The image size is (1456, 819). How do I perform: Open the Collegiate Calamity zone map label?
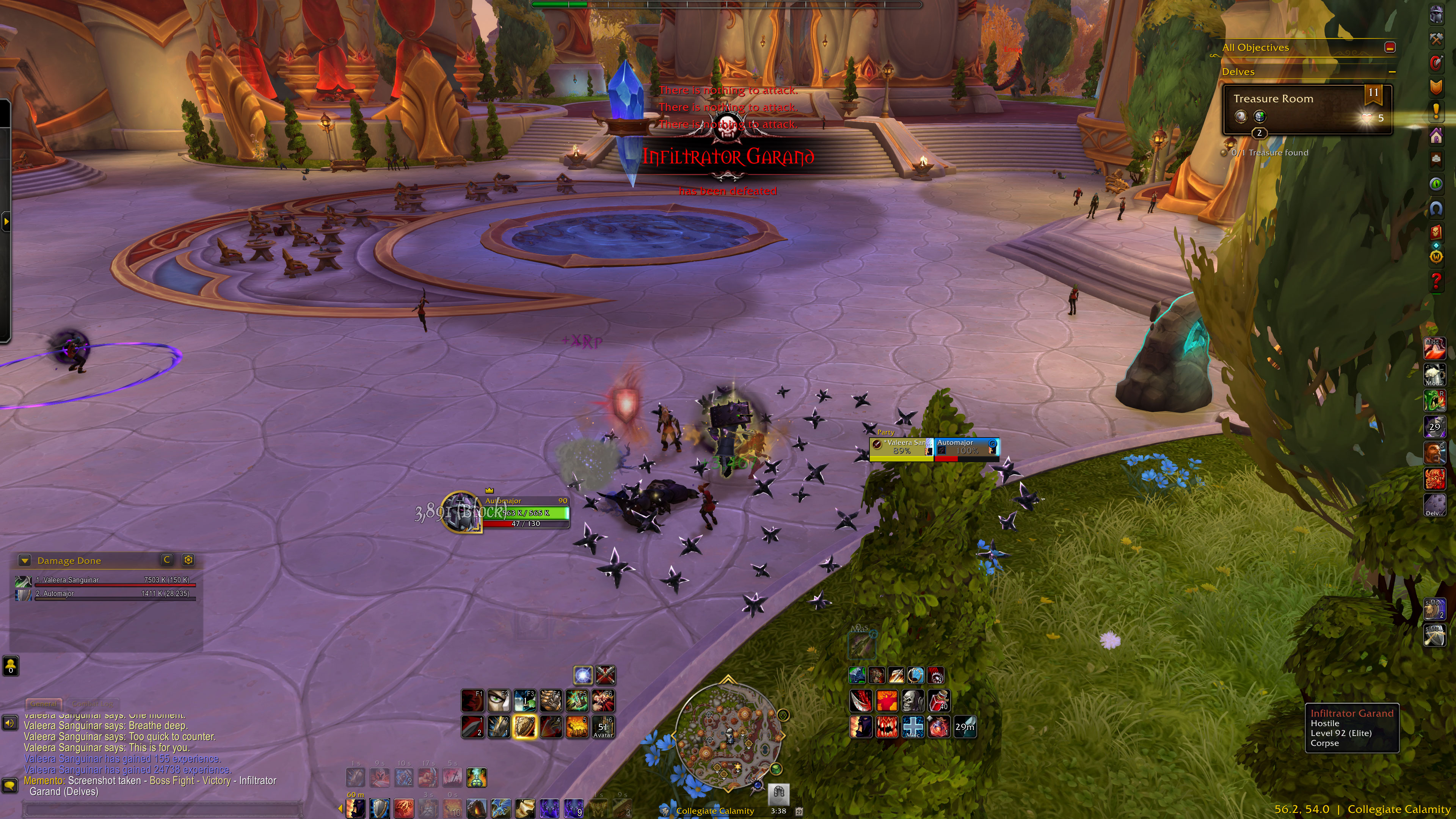pyautogui.click(x=714, y=811)
